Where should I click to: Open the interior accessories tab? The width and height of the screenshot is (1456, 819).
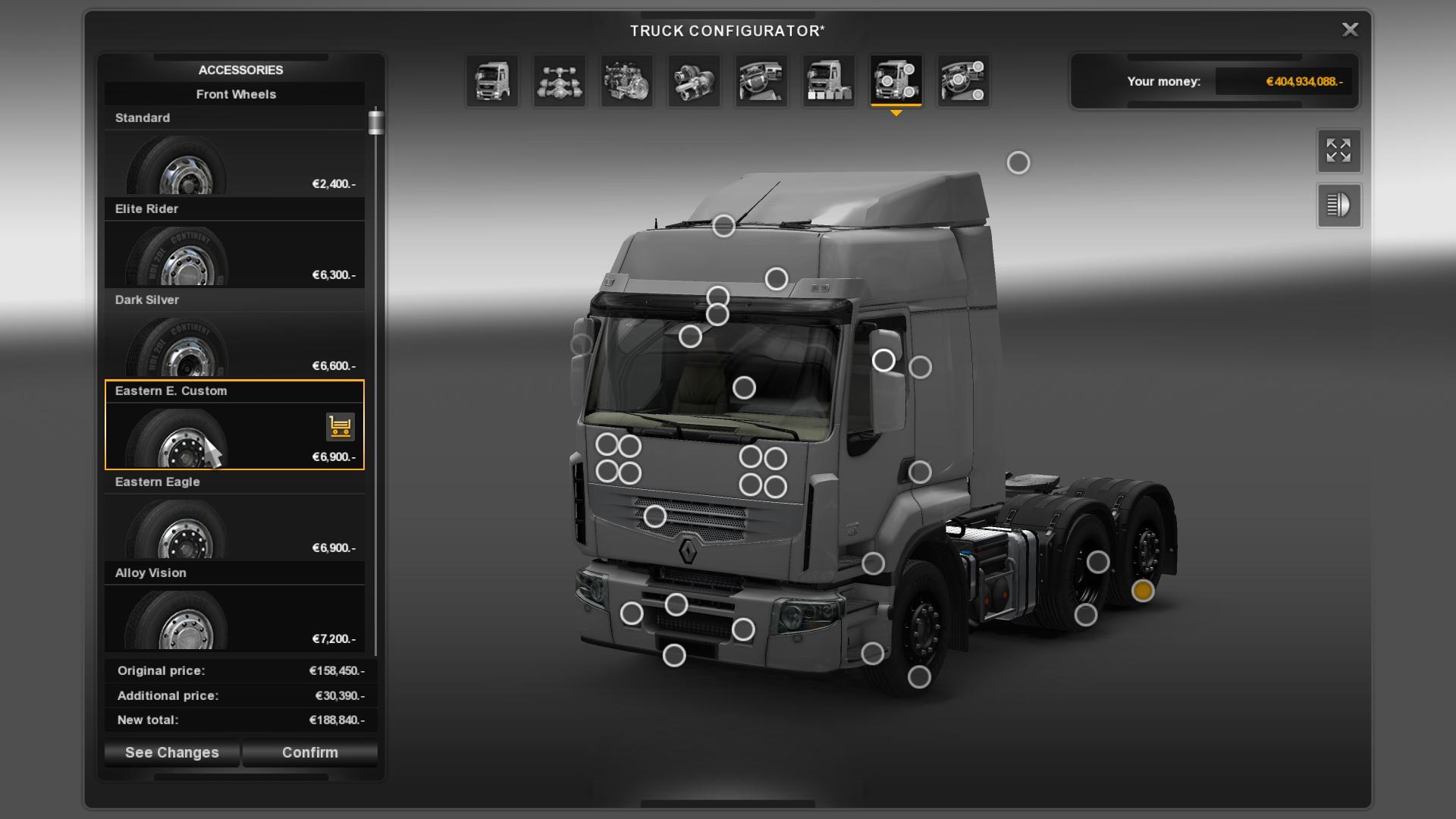tap(963, 80)
